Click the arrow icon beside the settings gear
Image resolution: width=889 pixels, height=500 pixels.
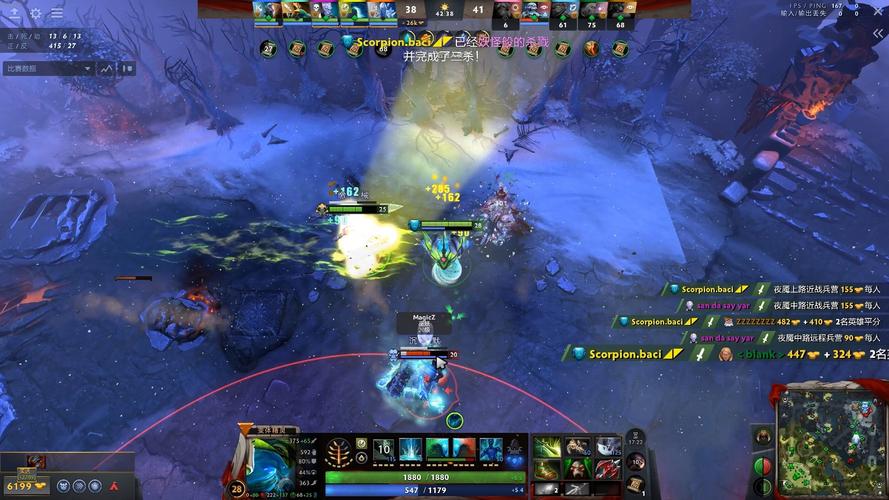click(x=14, y=14)
